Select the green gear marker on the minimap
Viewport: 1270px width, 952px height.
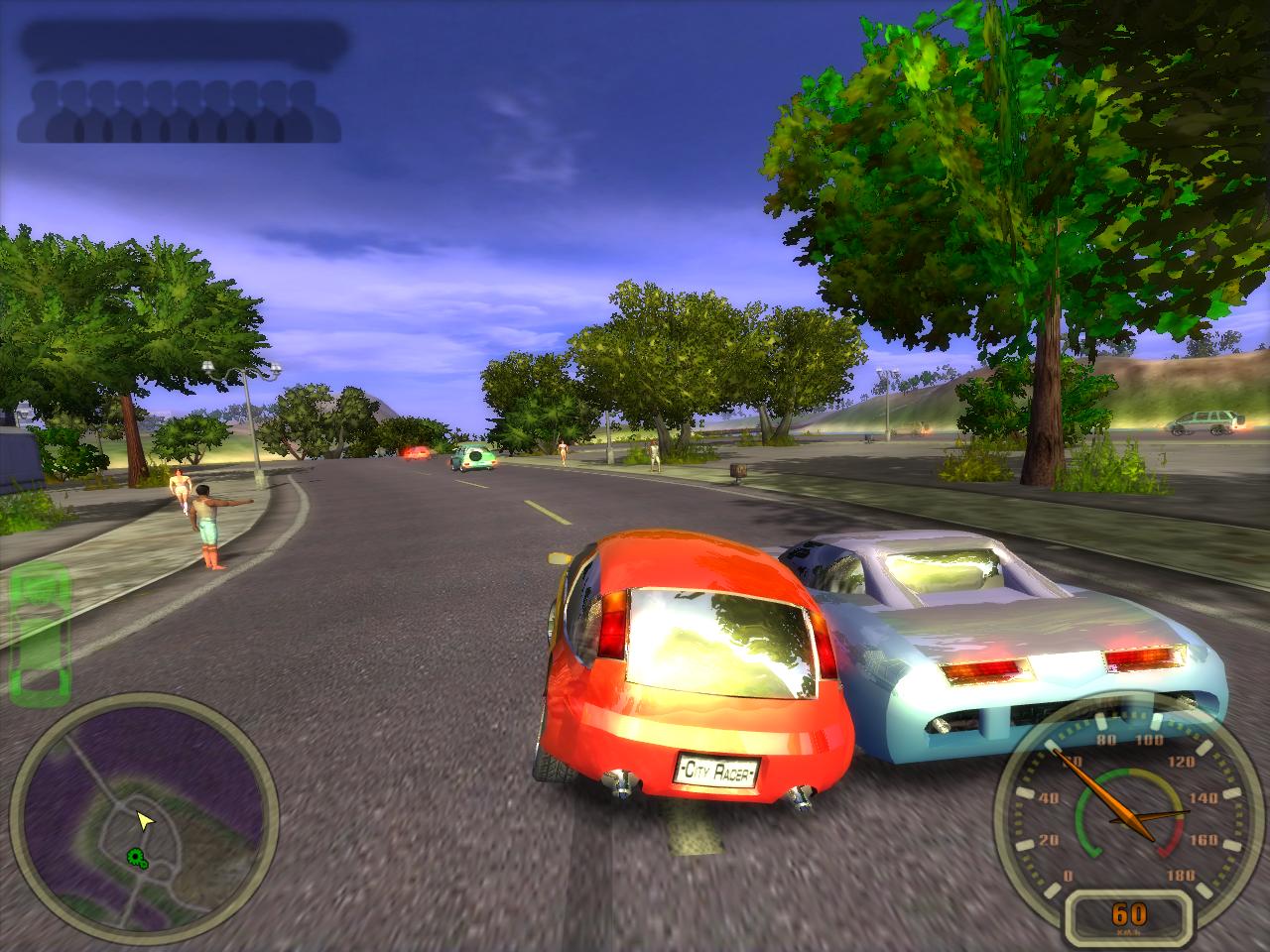pos(137,858)
